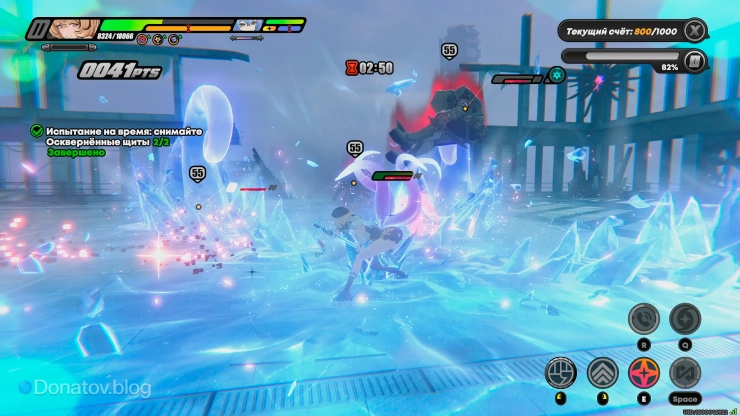
Task: Use the fist basic attack button
Action: (x=561, y=373)
